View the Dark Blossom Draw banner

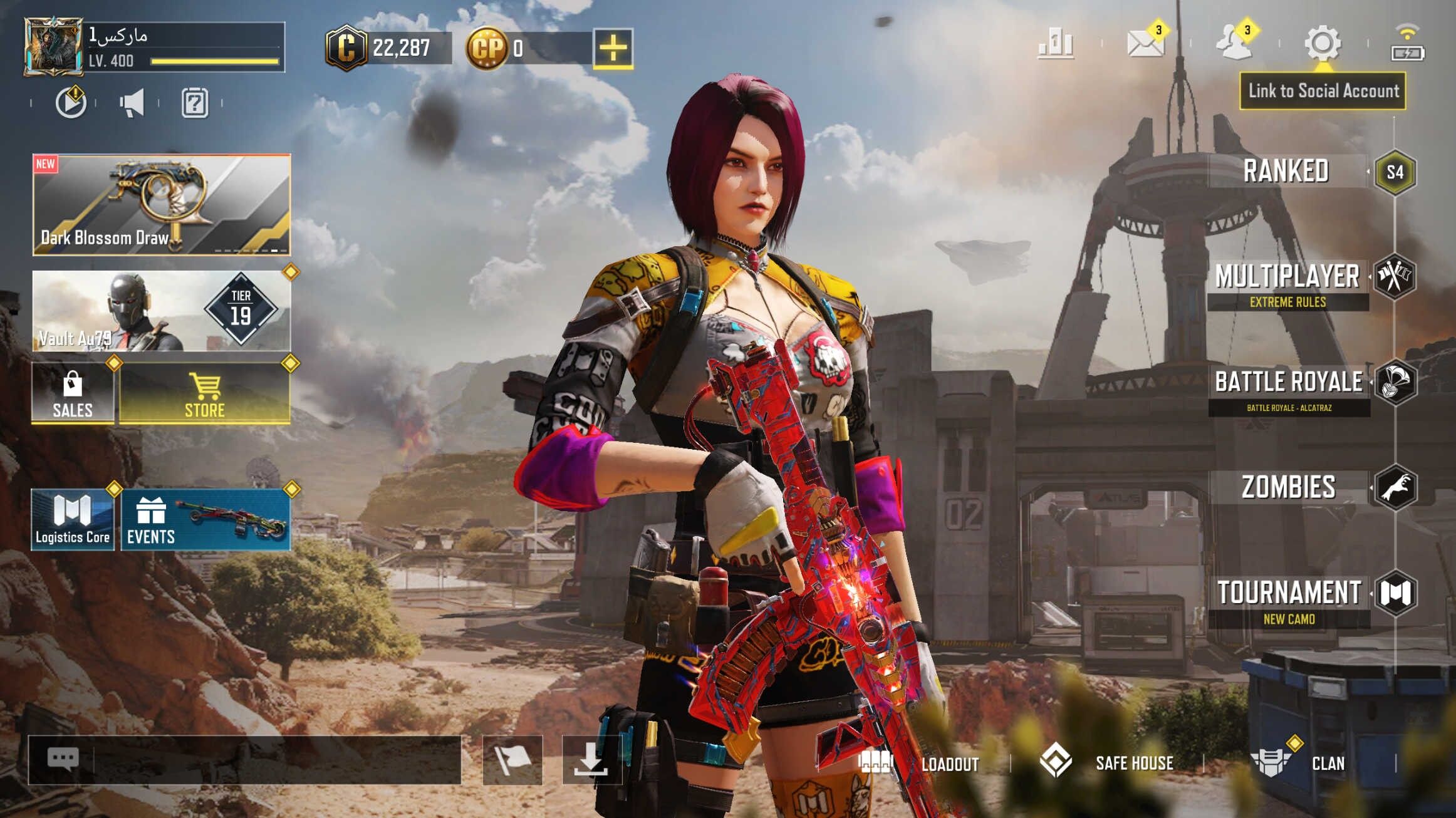point(162,205)
